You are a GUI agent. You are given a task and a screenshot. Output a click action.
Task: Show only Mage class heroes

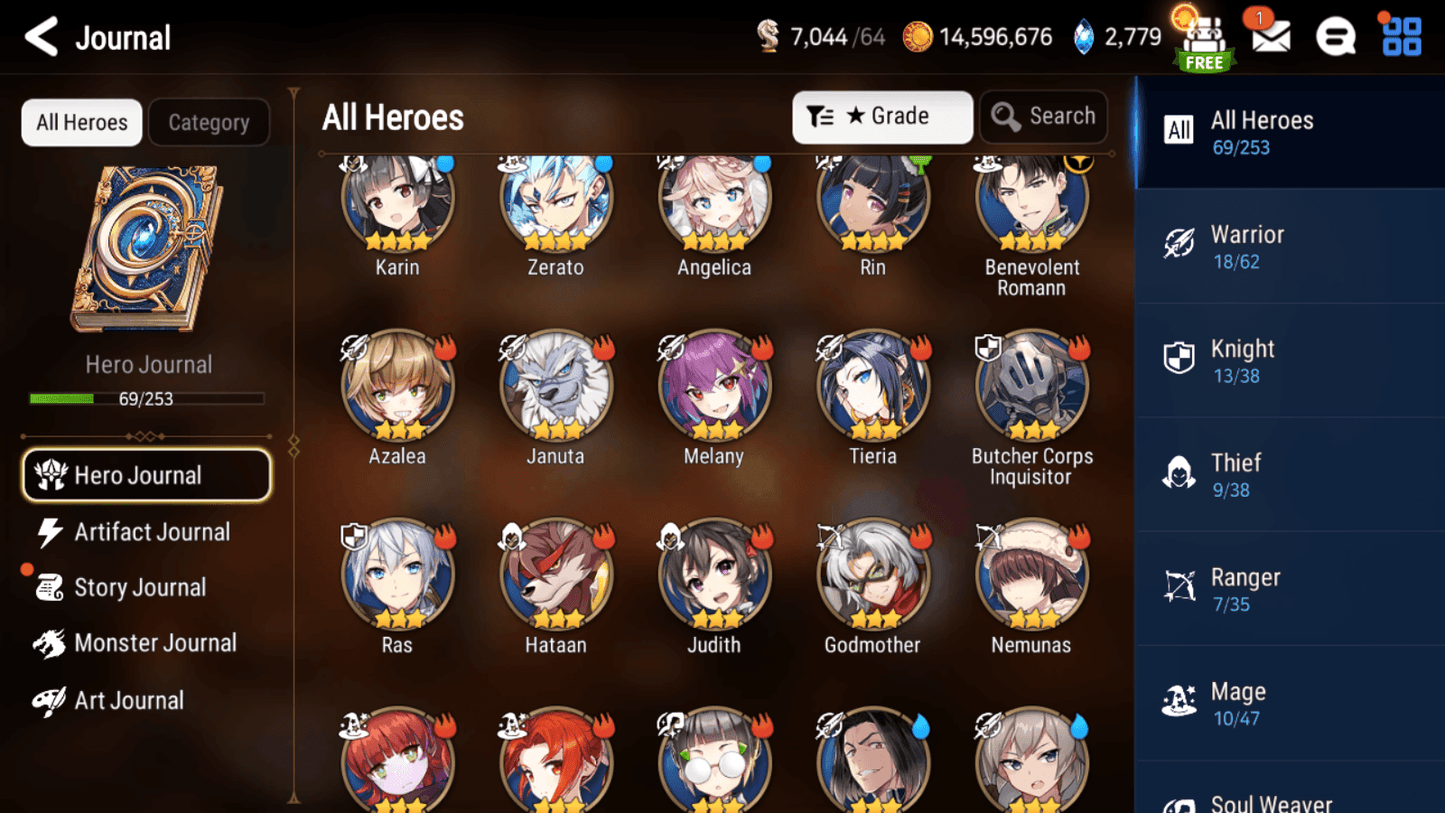1289,702
